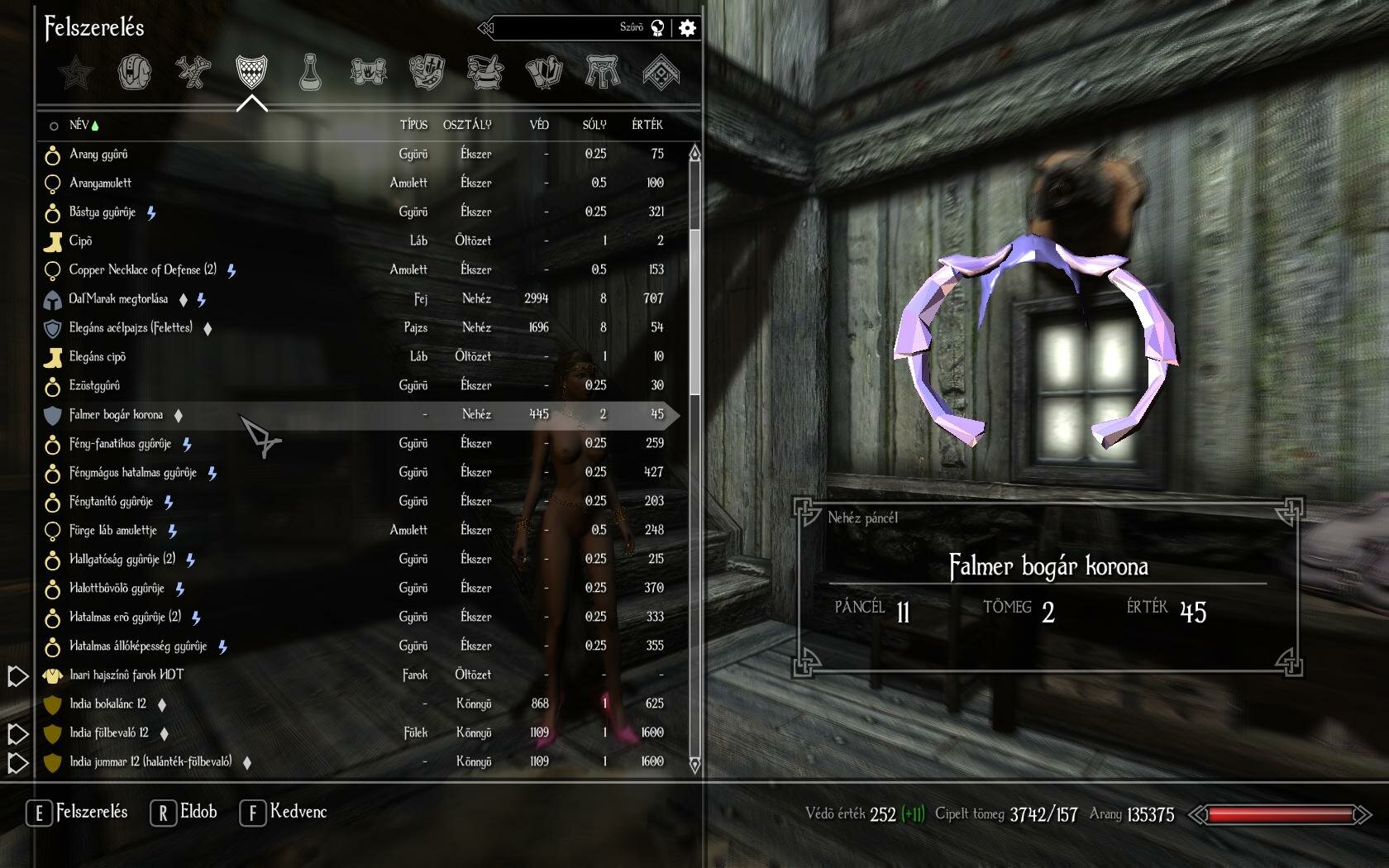This screenshot has height=868, width=1389.
Task: Choose the Copper Necklace of Defense row
Action: [x=142, y=269]
